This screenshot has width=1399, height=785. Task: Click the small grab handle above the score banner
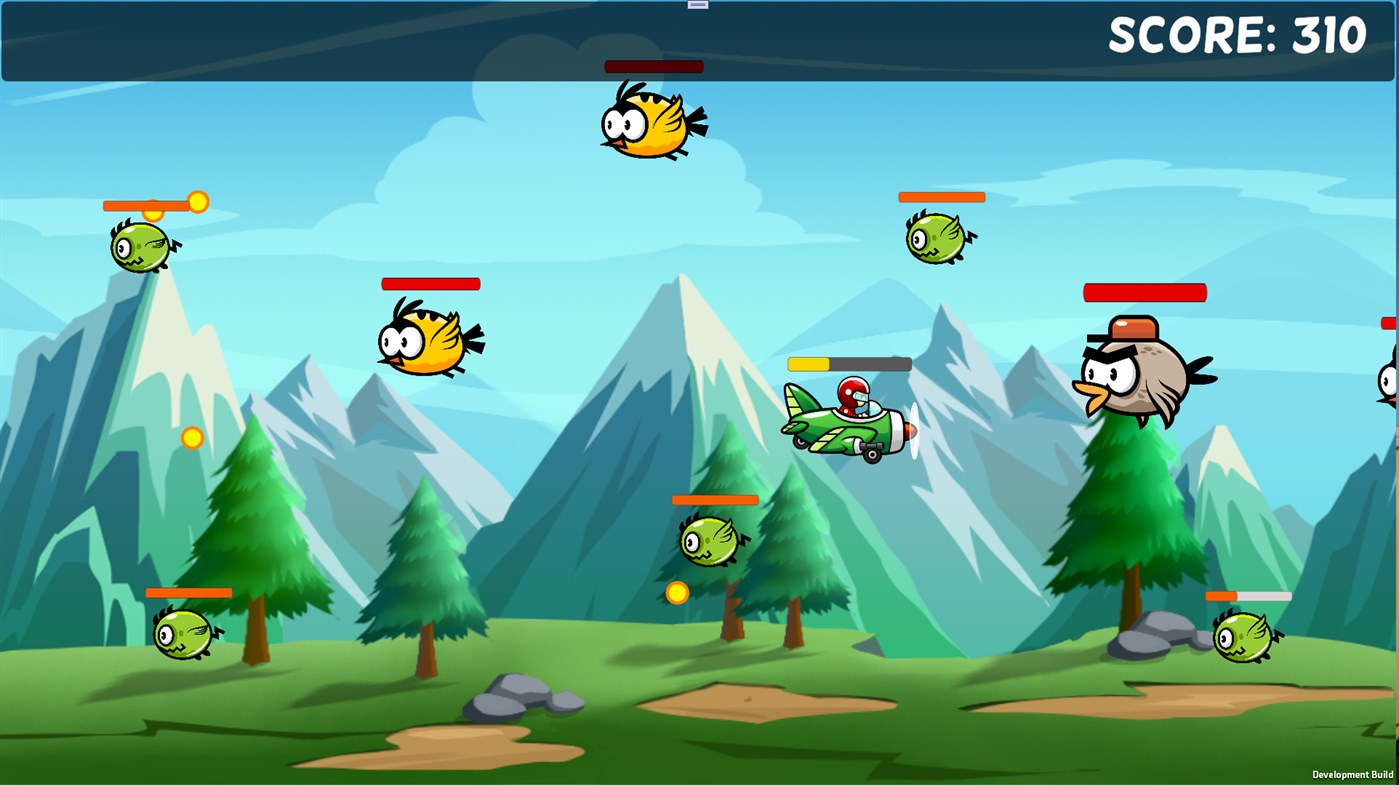pos(696,4)
